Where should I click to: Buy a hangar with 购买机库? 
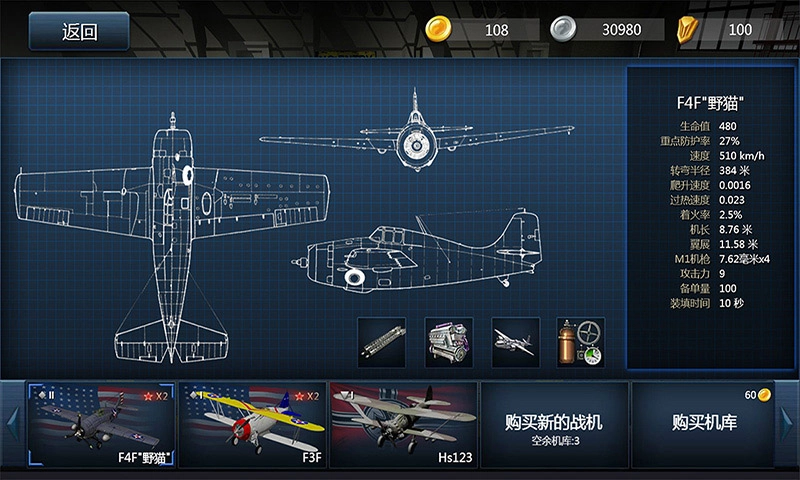coord(704,425)
